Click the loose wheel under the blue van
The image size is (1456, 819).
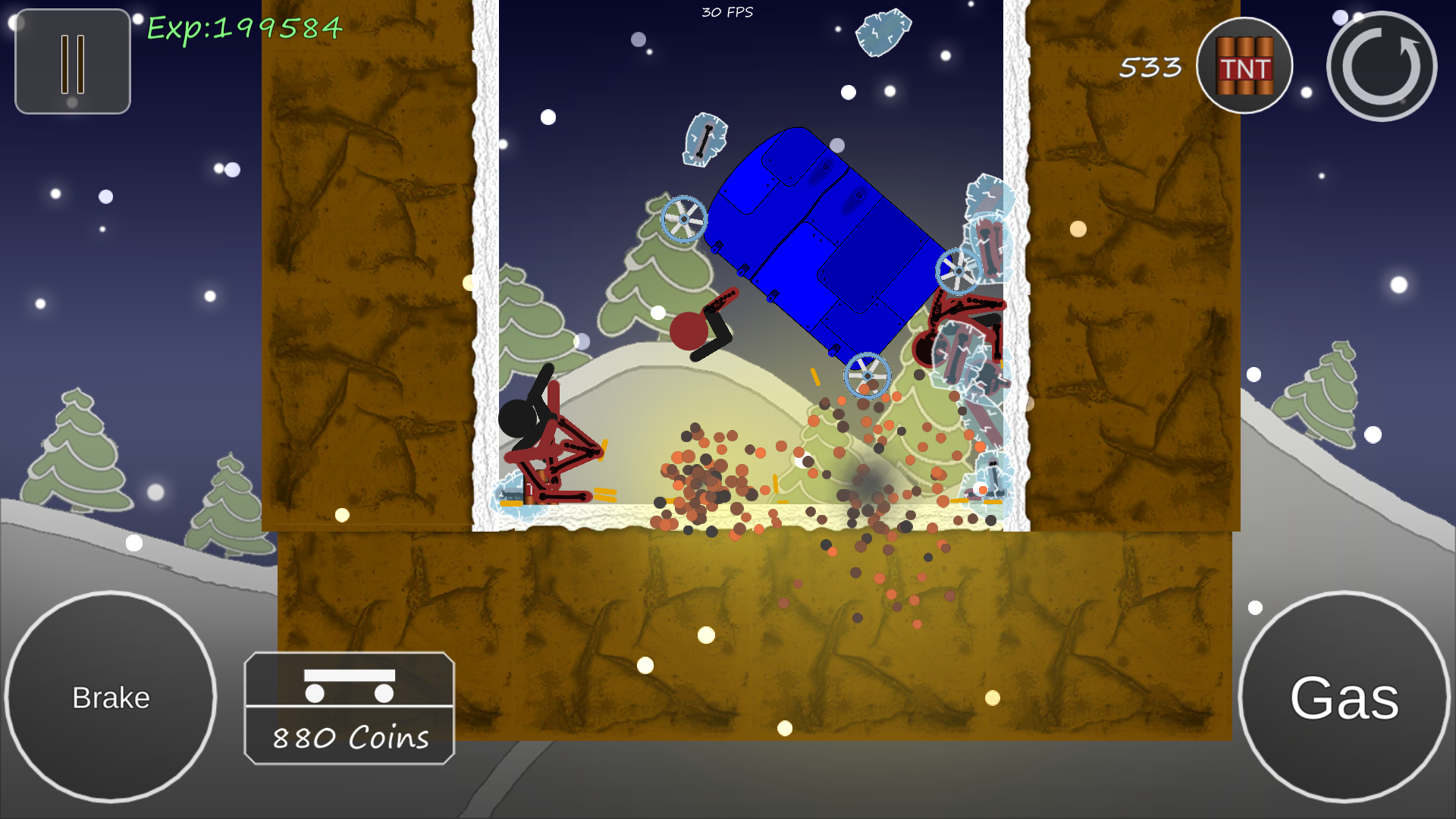pyautogui.click(x=866, y=375)
